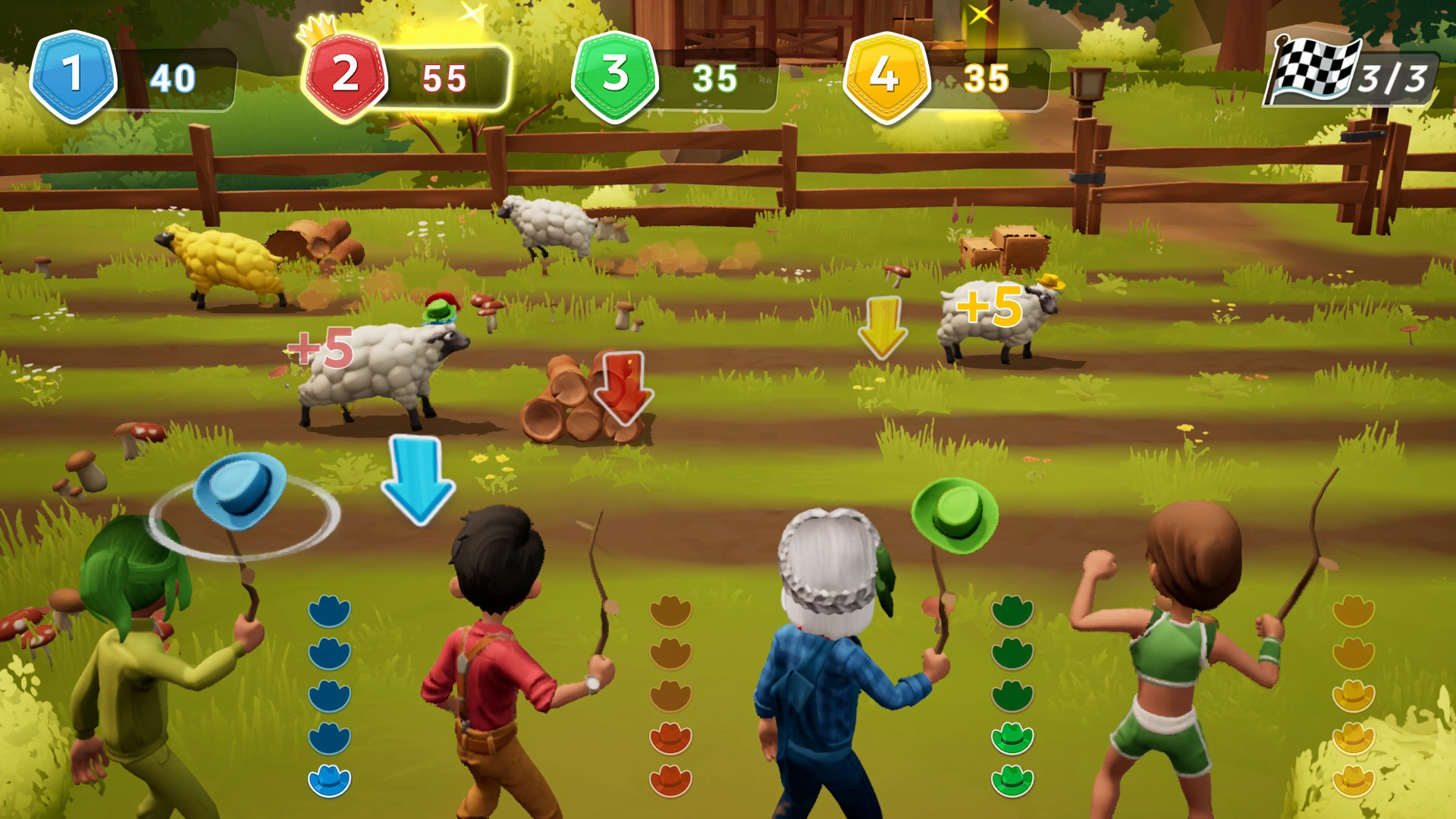
Task: Click the yellow player 4 shield badge
Action: (885, 76)
